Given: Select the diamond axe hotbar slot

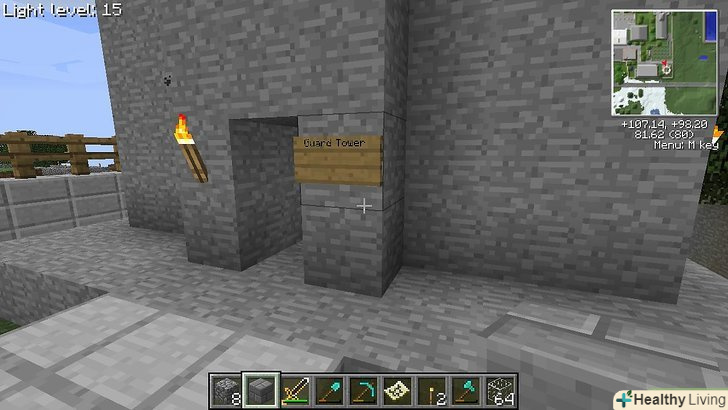Looking at the screenshot, I should click(465, 390).
